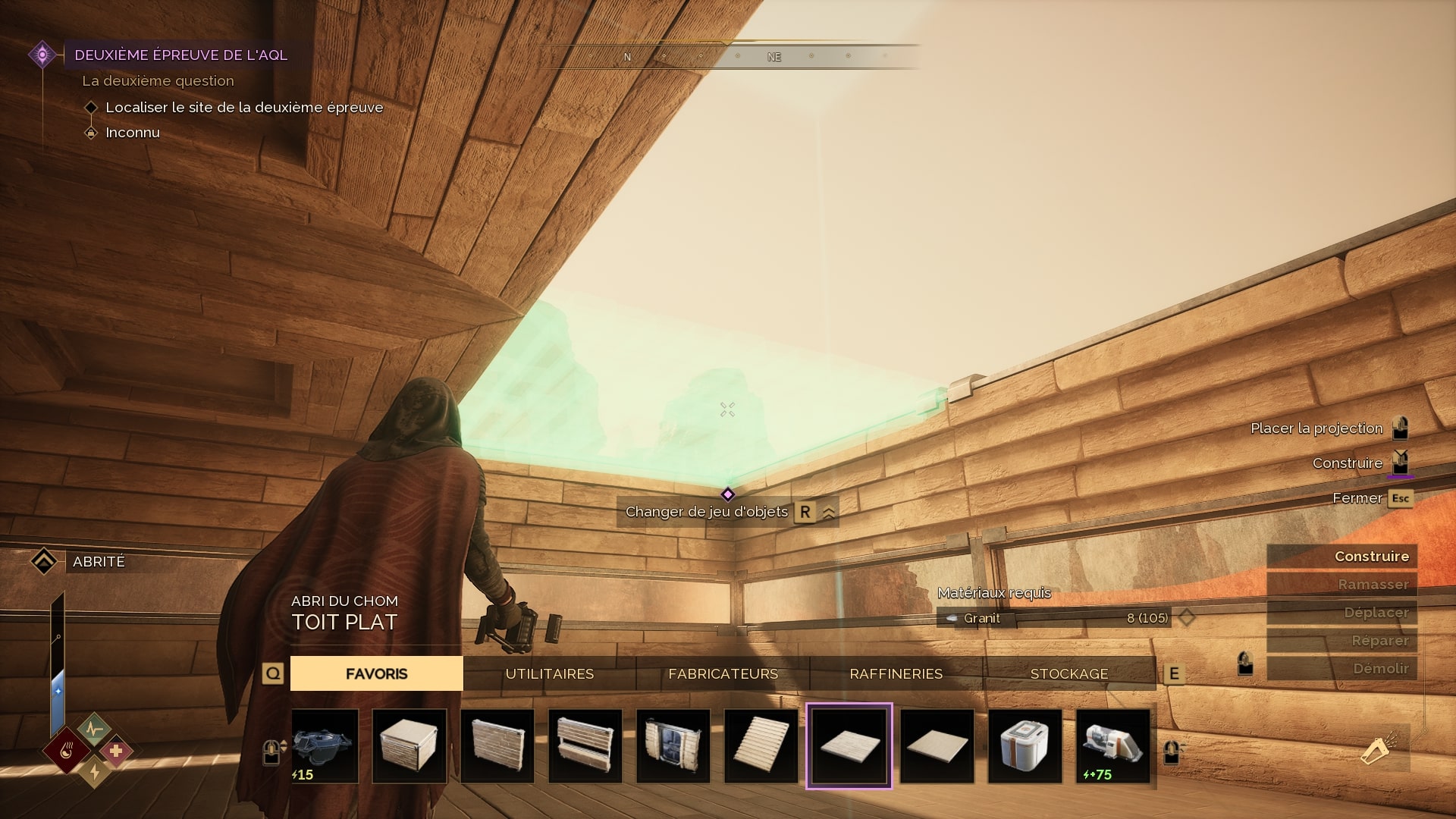
Task: Show the Raffineries category
Action: [896, 673]
